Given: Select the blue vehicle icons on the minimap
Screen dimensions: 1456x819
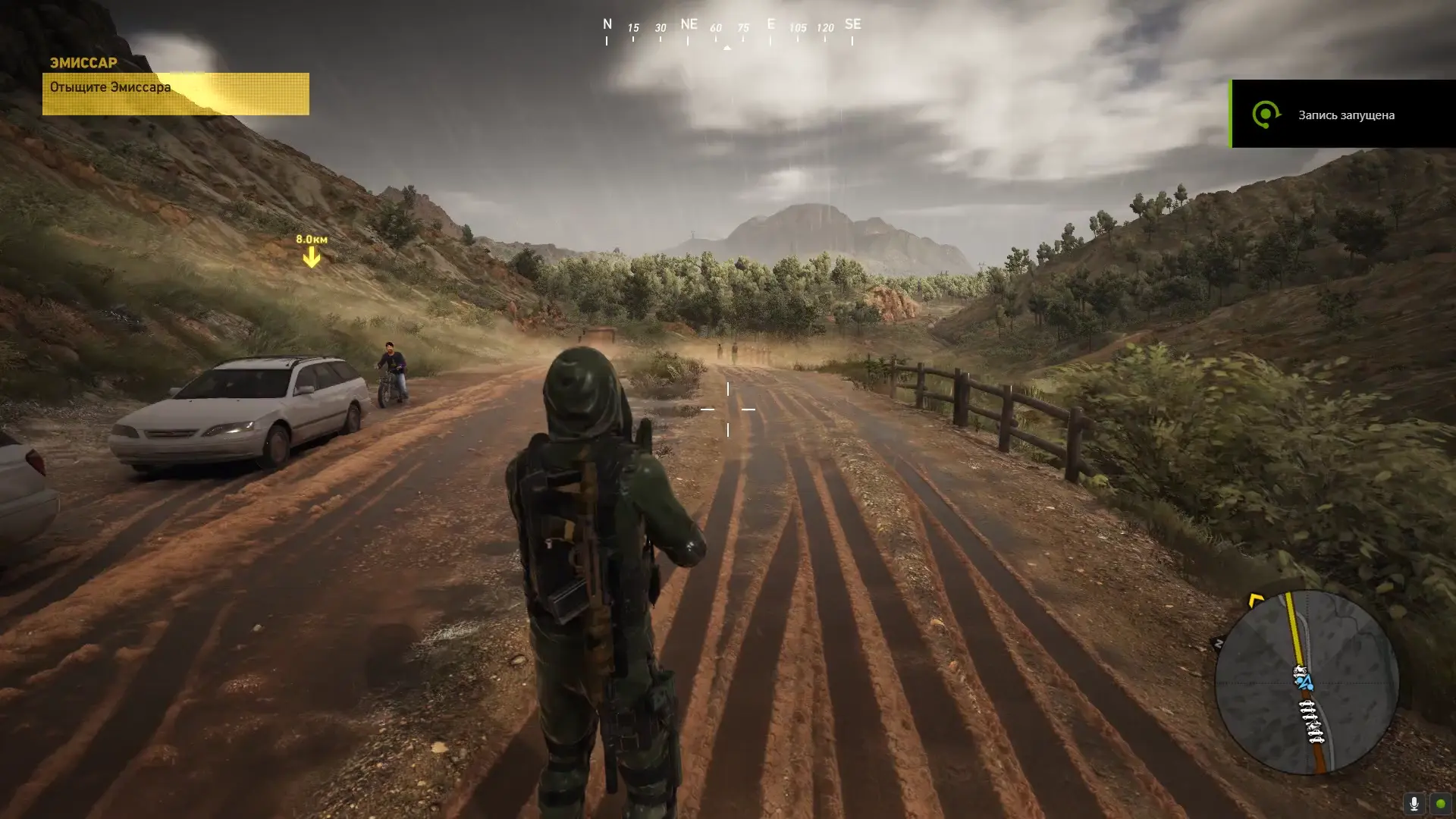Looking at the screenshot, I should tap(1305, 682).
